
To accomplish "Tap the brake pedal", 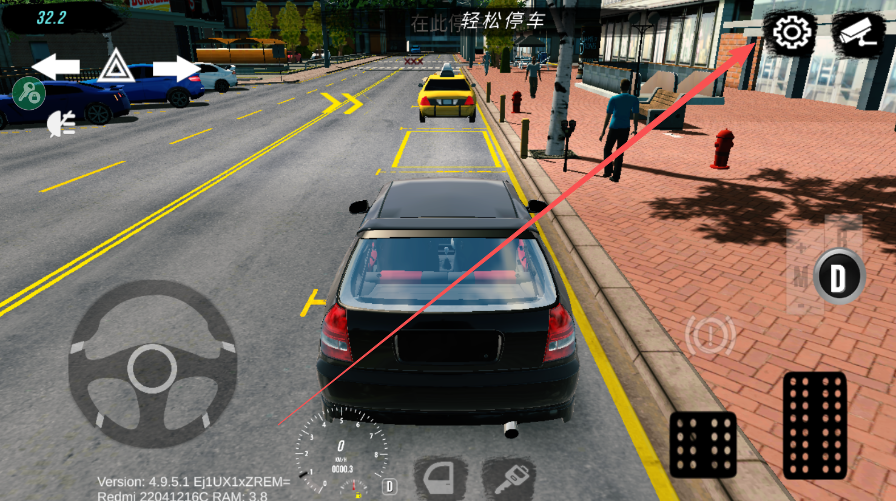I will coord(702,444).
